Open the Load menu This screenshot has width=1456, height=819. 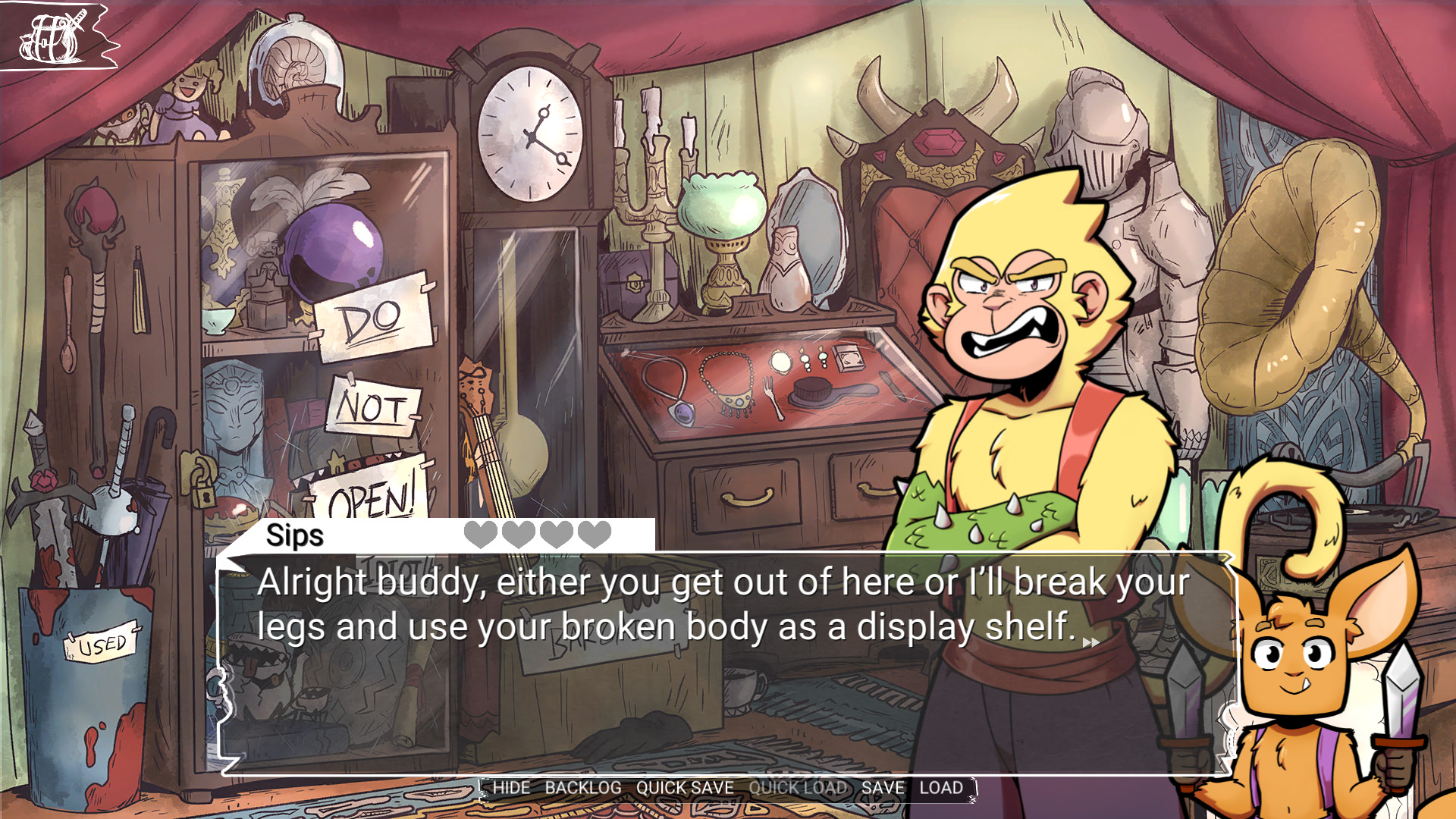click(x=941, y=788)
